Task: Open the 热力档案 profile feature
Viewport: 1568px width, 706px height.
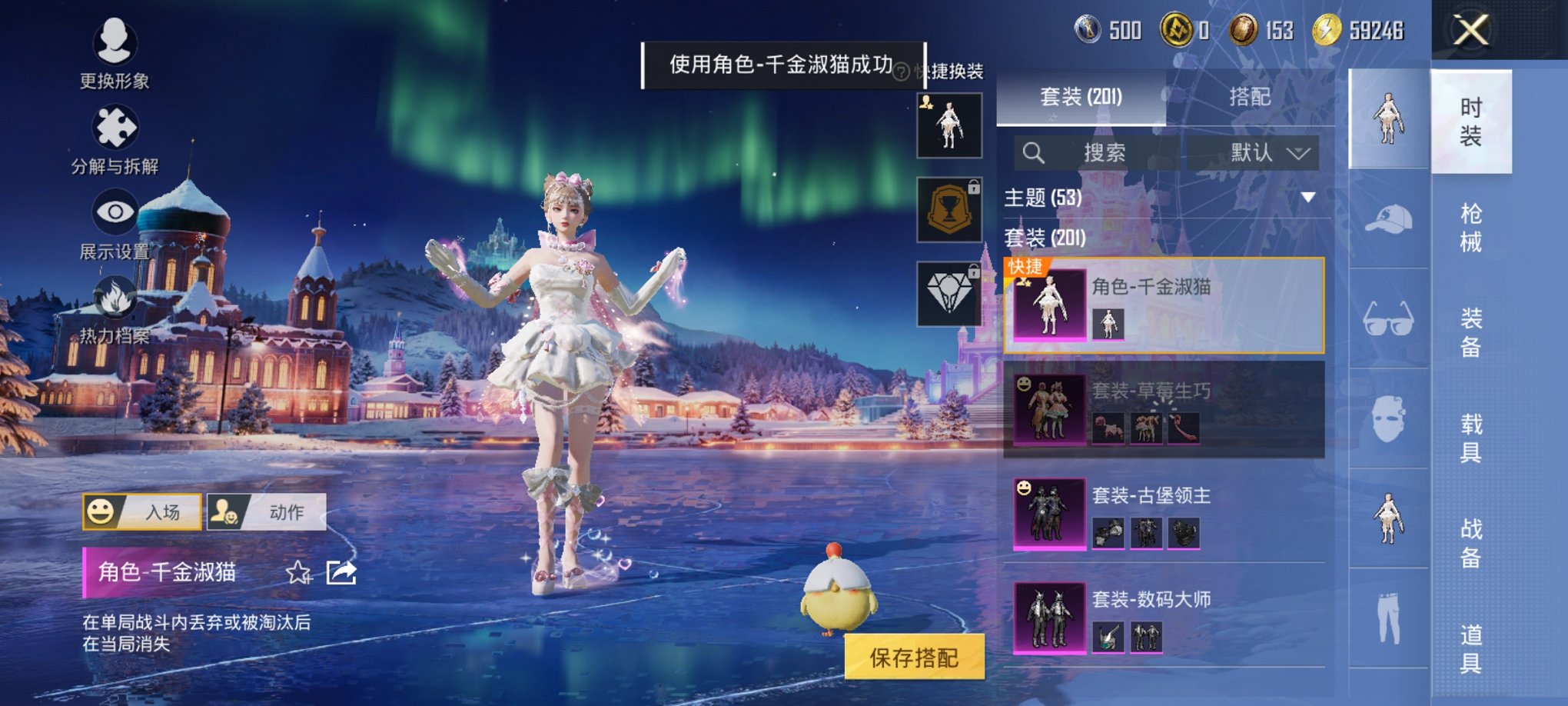Action: [x=114, y=308]
